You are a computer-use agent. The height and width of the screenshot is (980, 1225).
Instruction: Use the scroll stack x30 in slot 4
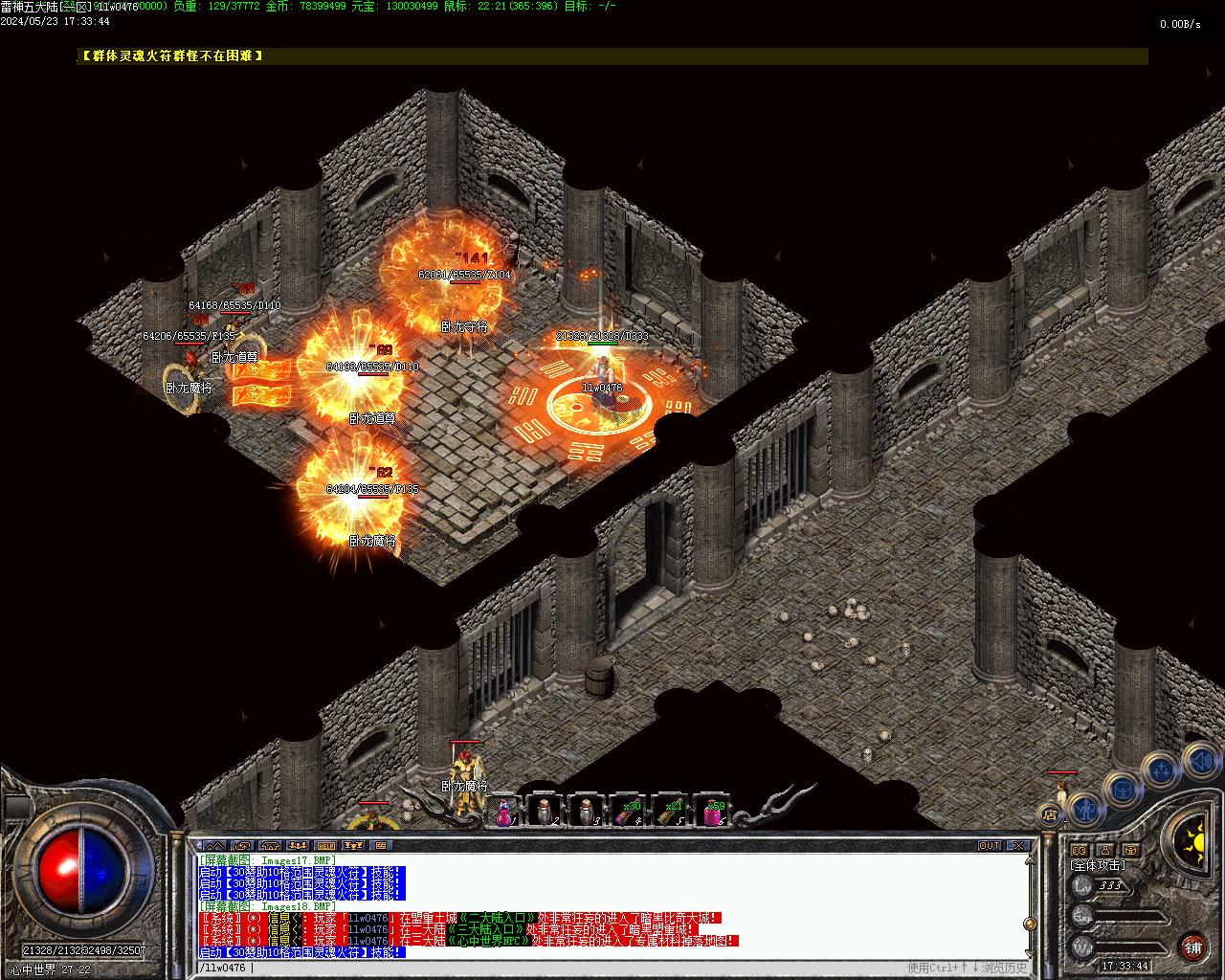coord(627,812)
